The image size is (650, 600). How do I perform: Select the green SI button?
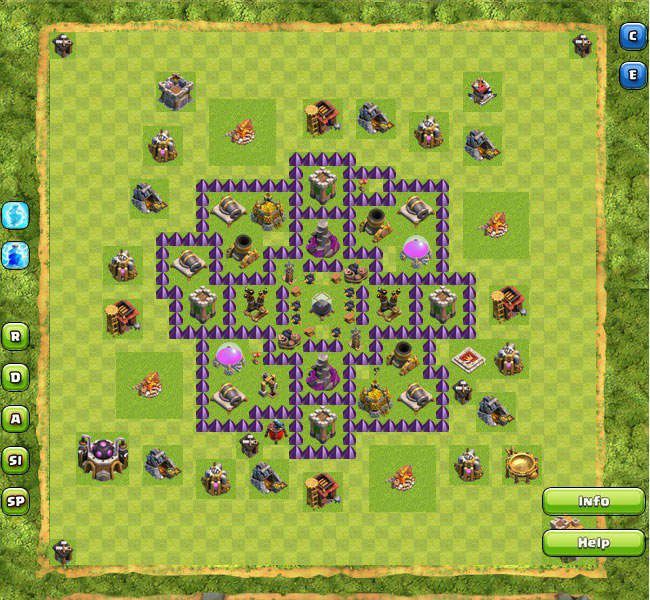[15, 460]
